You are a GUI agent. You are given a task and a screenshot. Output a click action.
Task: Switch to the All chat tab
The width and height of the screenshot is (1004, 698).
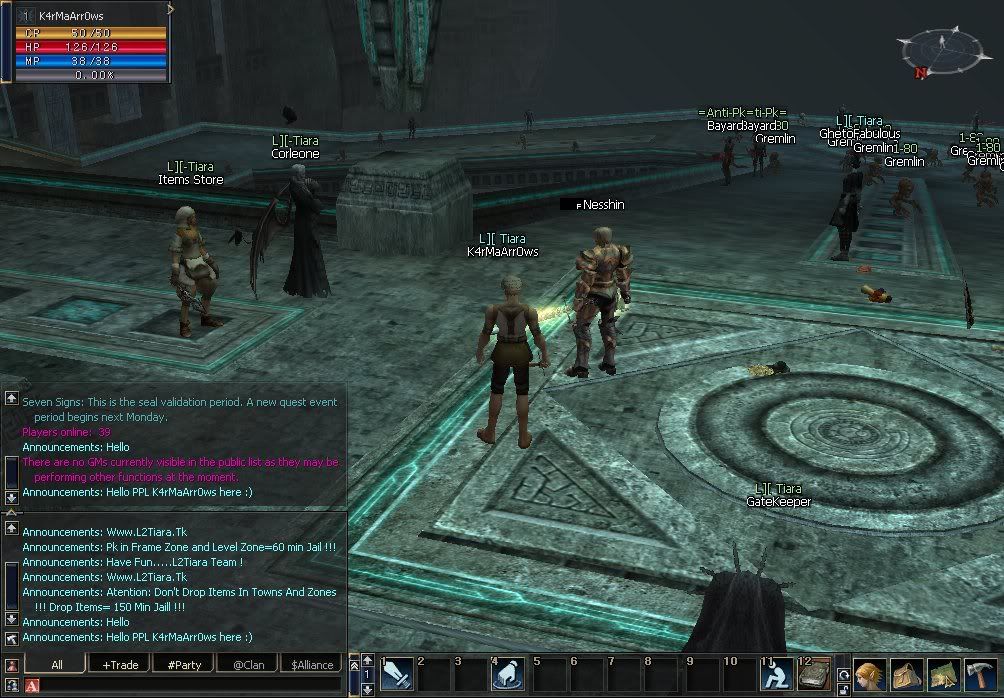coord(56,664)
